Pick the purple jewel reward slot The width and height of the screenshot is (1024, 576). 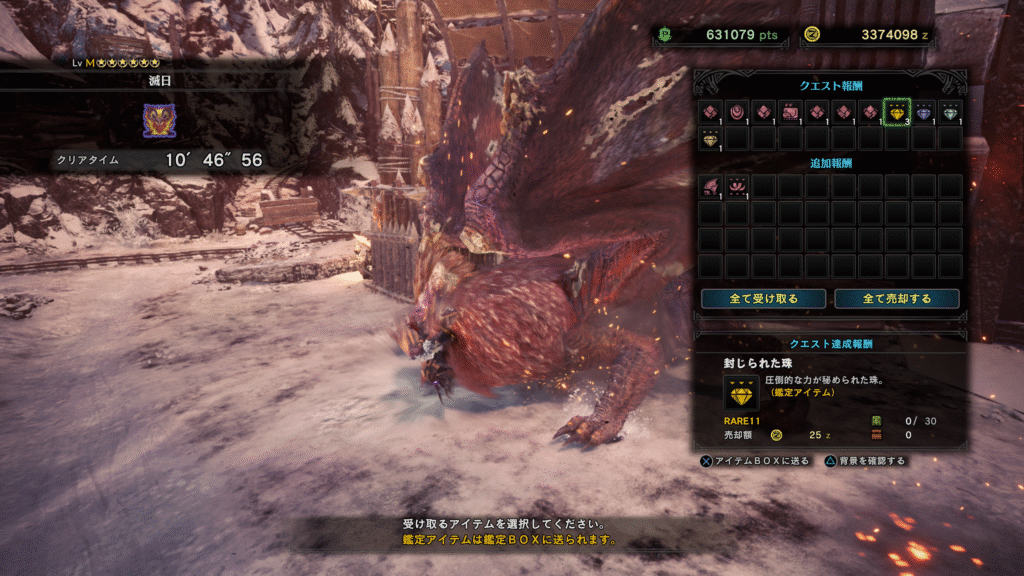click(x=923, y=112)
